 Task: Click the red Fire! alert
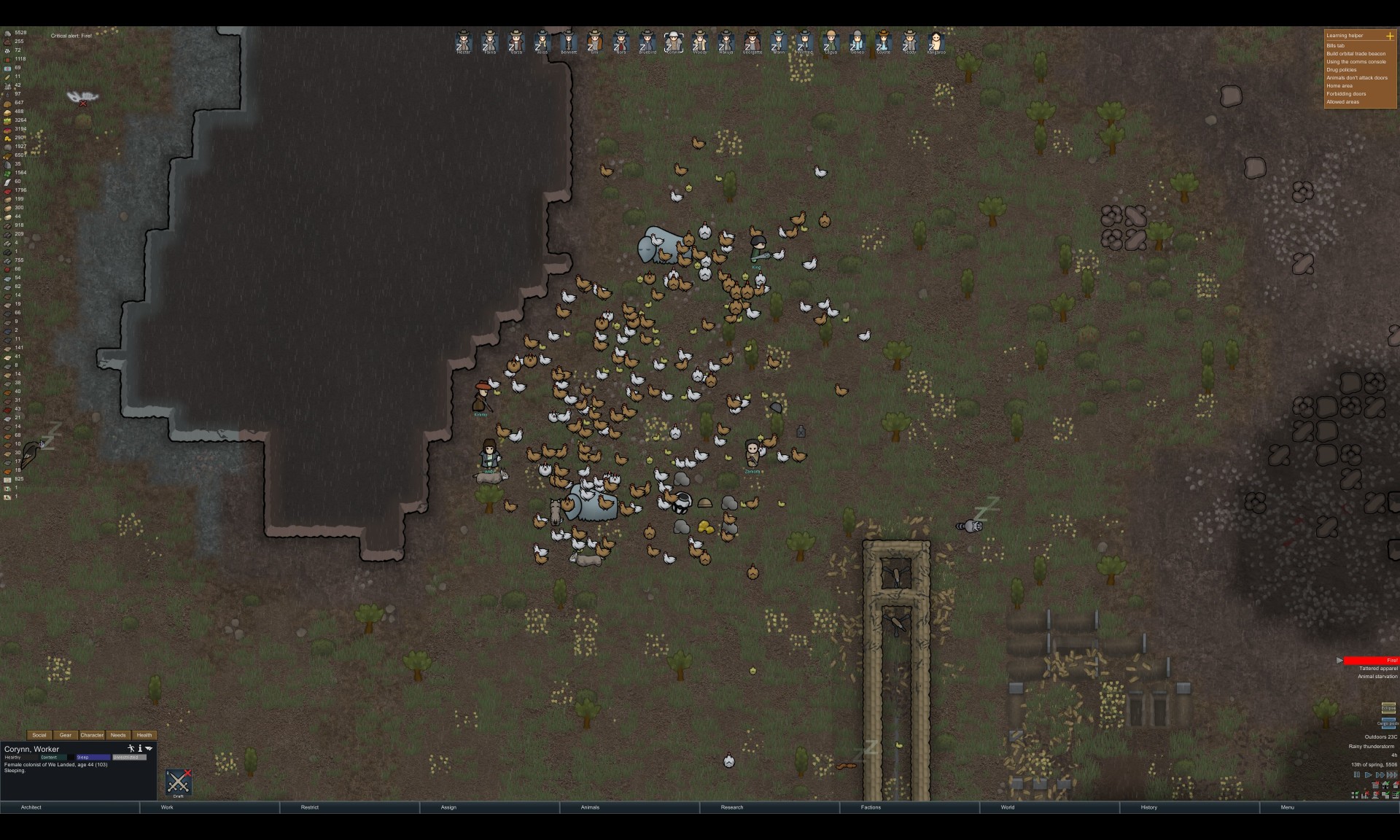pyautogui.click(x=1370, y=661)
